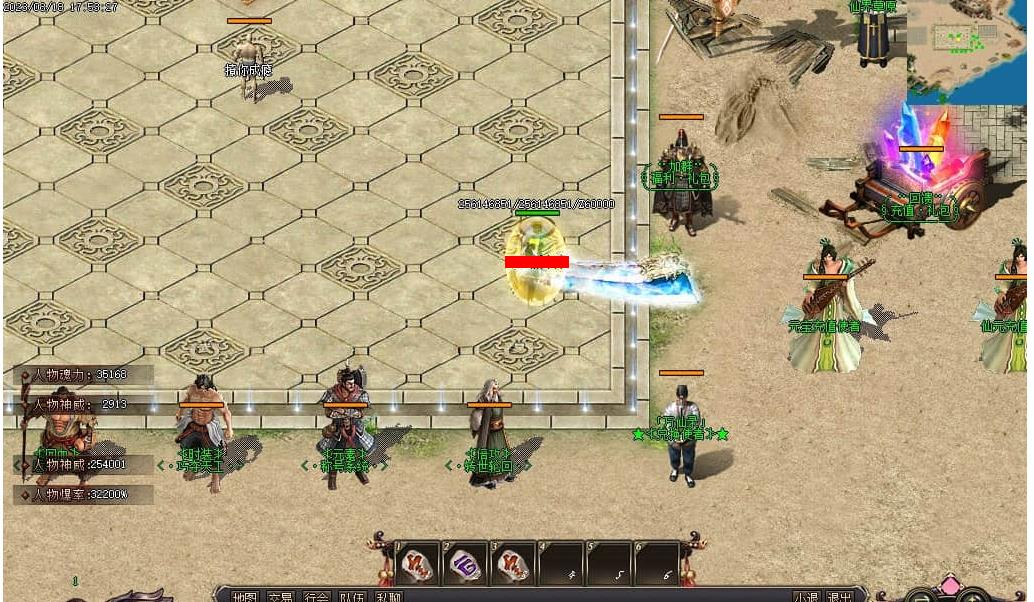
Task: Click the 退出 exit button
Action: point(839,597)
